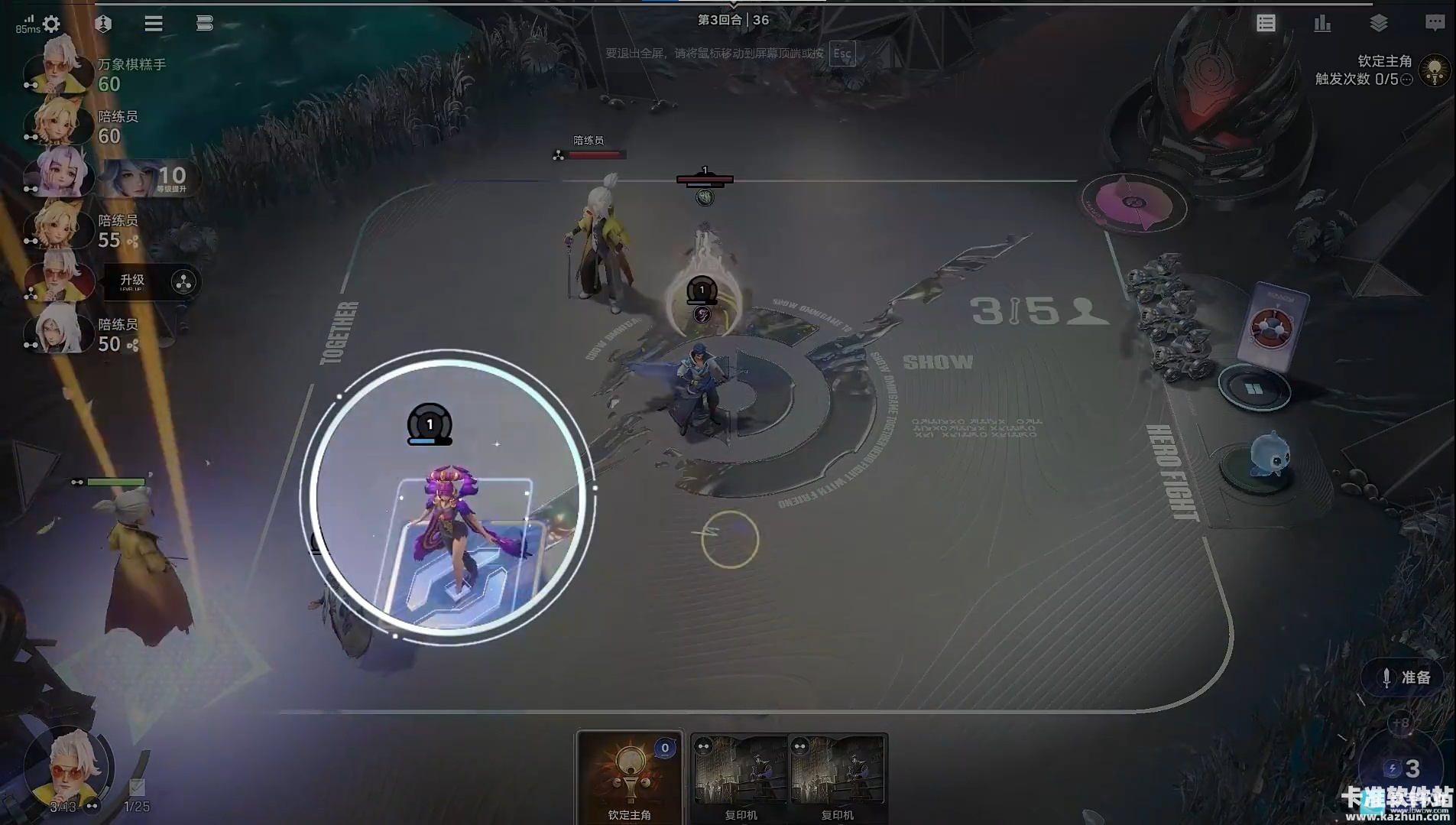Click the 升级 level up button
1456x825 pixels.
click(131, 281)
